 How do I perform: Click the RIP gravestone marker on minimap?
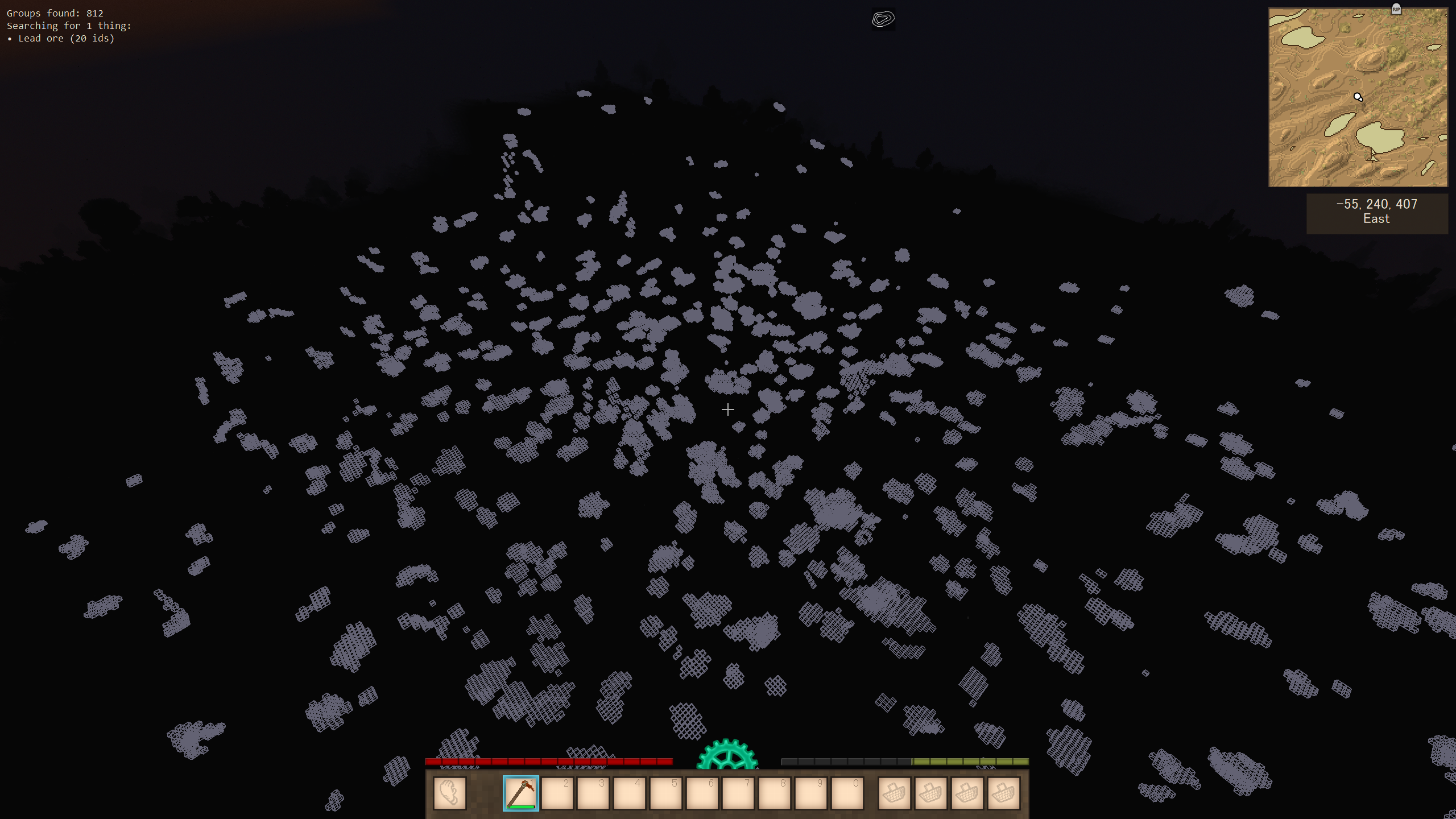1396,9
